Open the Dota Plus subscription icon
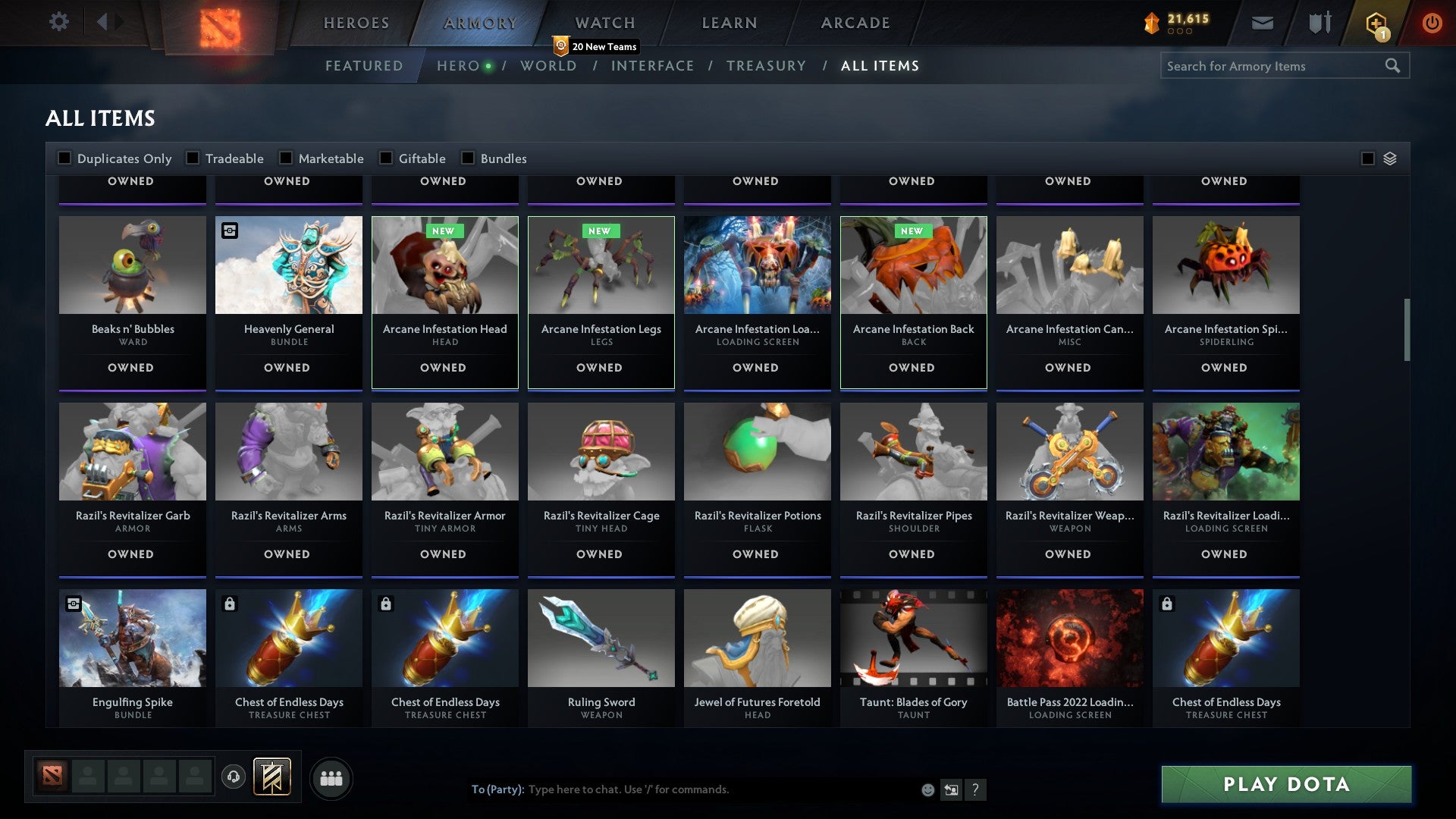The image size is (1456, 819). [x=1376, y=23]
